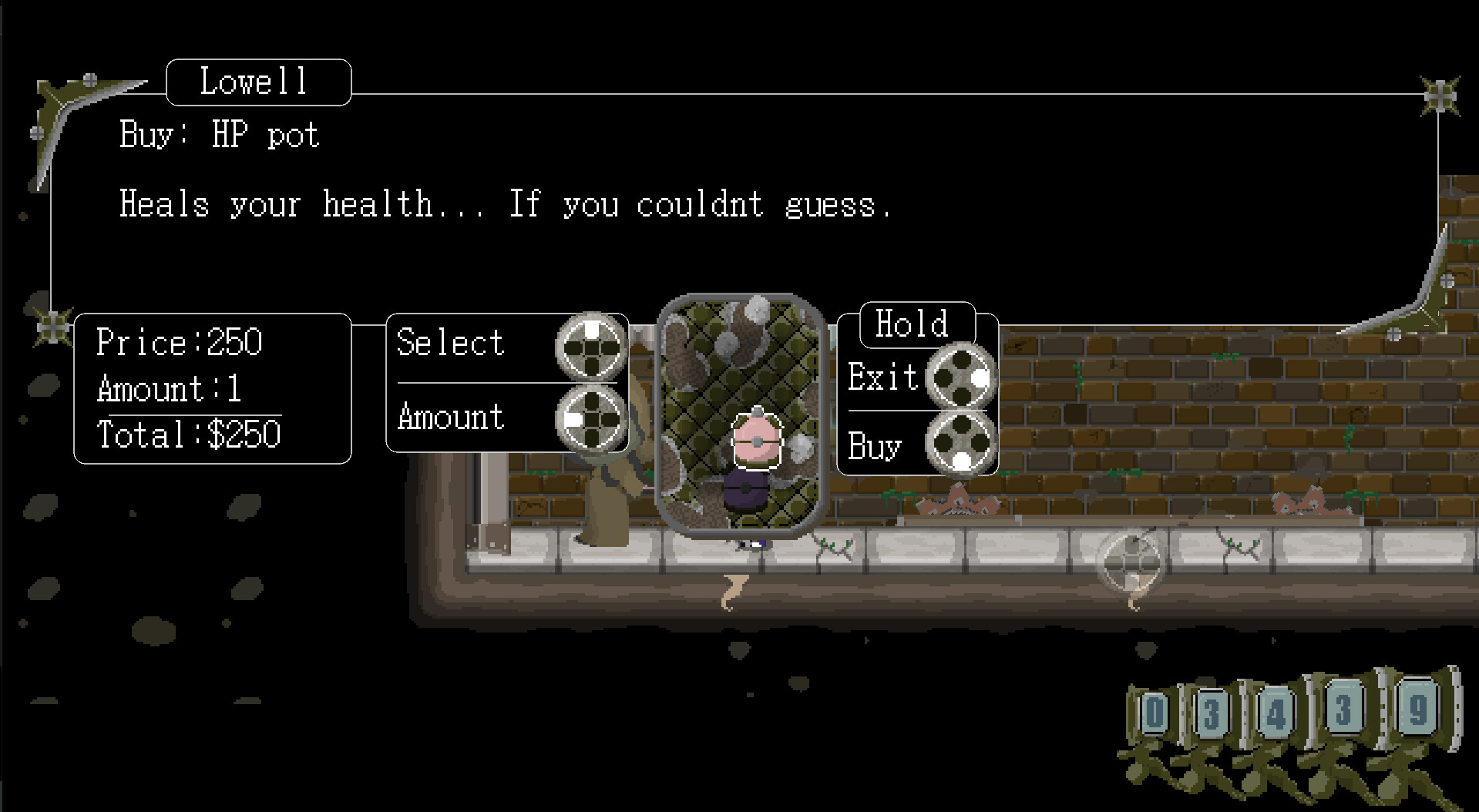Image resolution: width=1479 pixels, height=812 pixels.
Task: Click the Hold header label
Action: (913, 324)
